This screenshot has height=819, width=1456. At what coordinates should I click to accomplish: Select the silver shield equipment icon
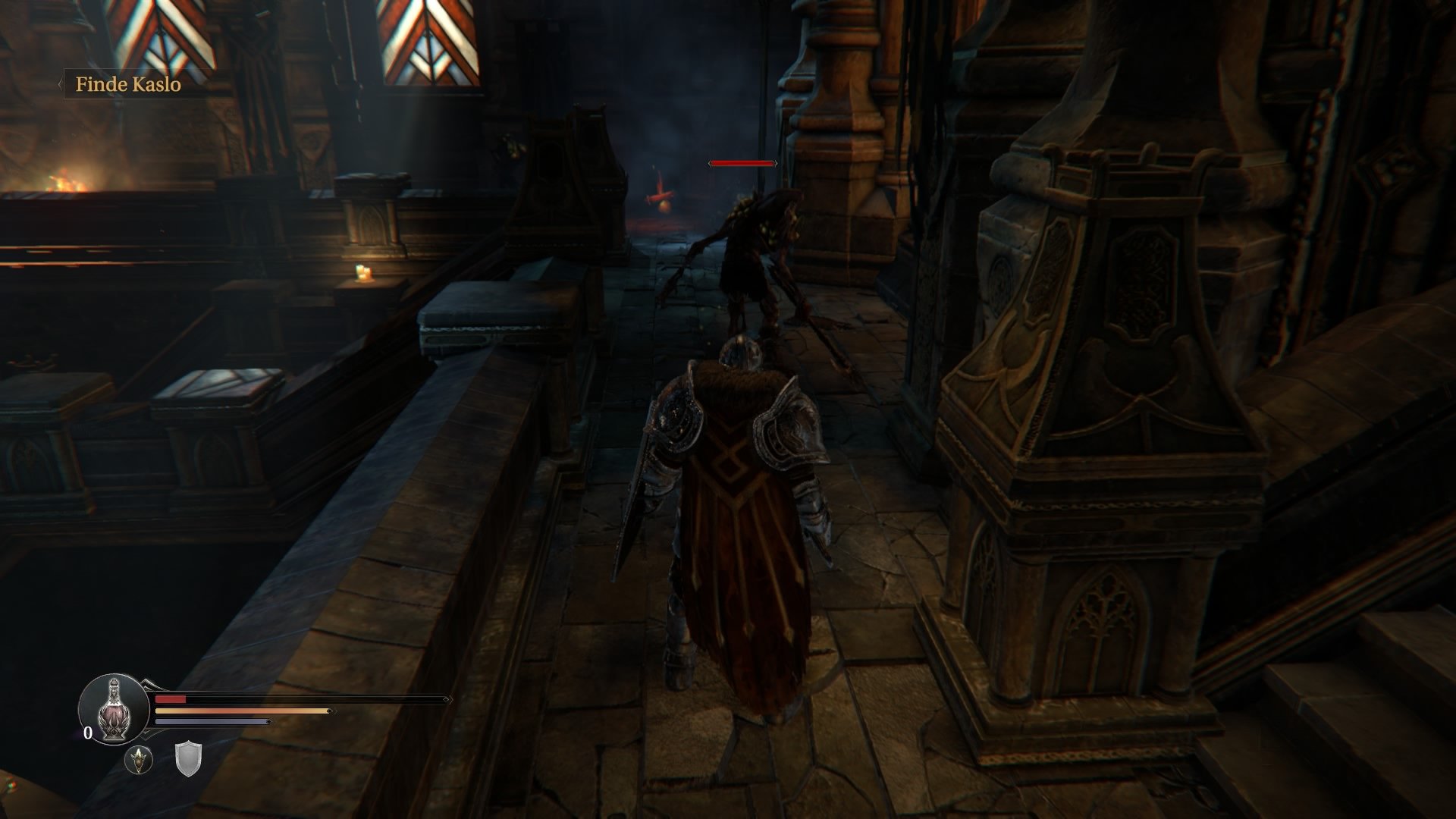click(x=188, y=761)
